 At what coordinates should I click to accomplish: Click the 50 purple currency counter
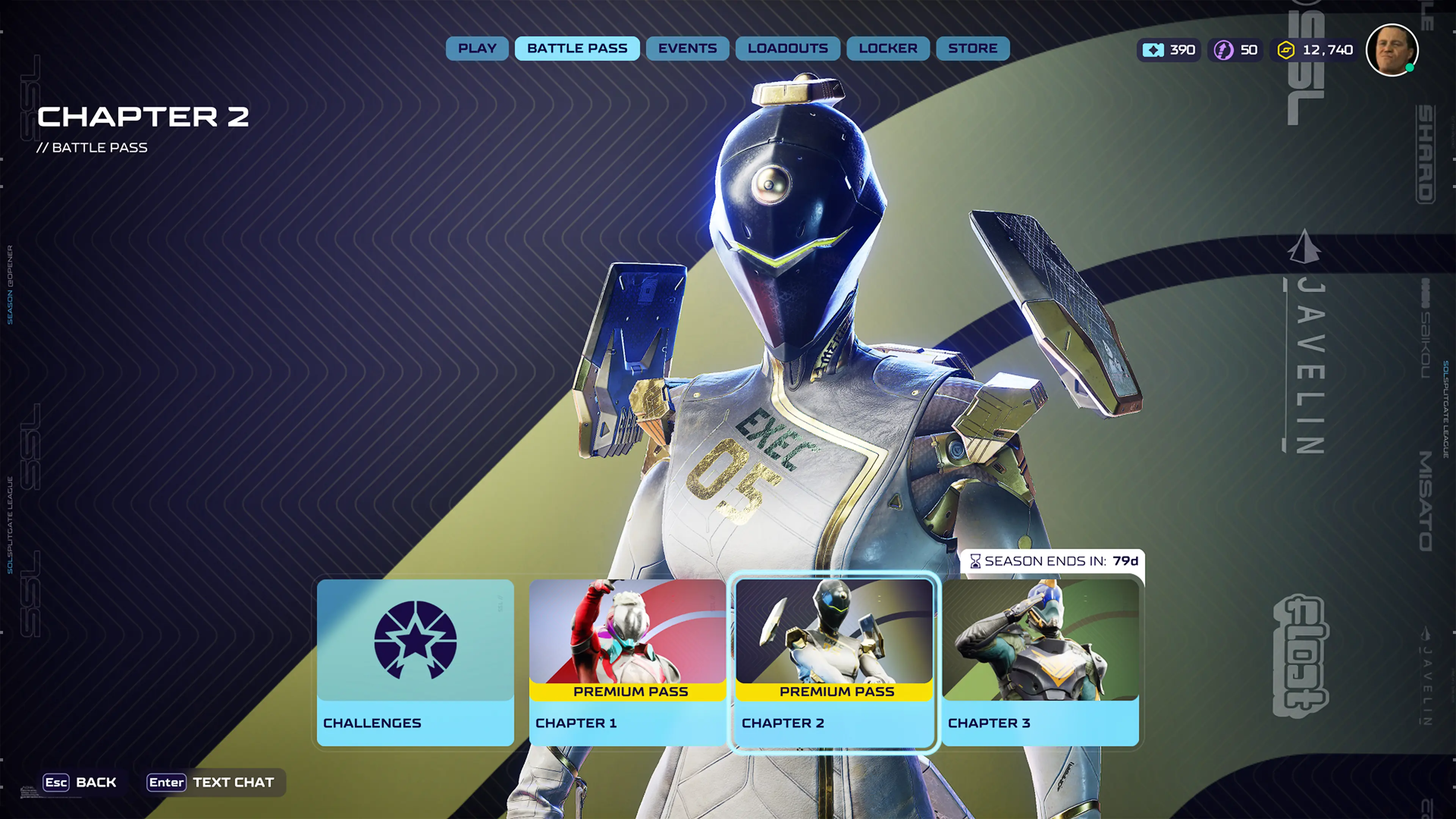[1236, 50]
